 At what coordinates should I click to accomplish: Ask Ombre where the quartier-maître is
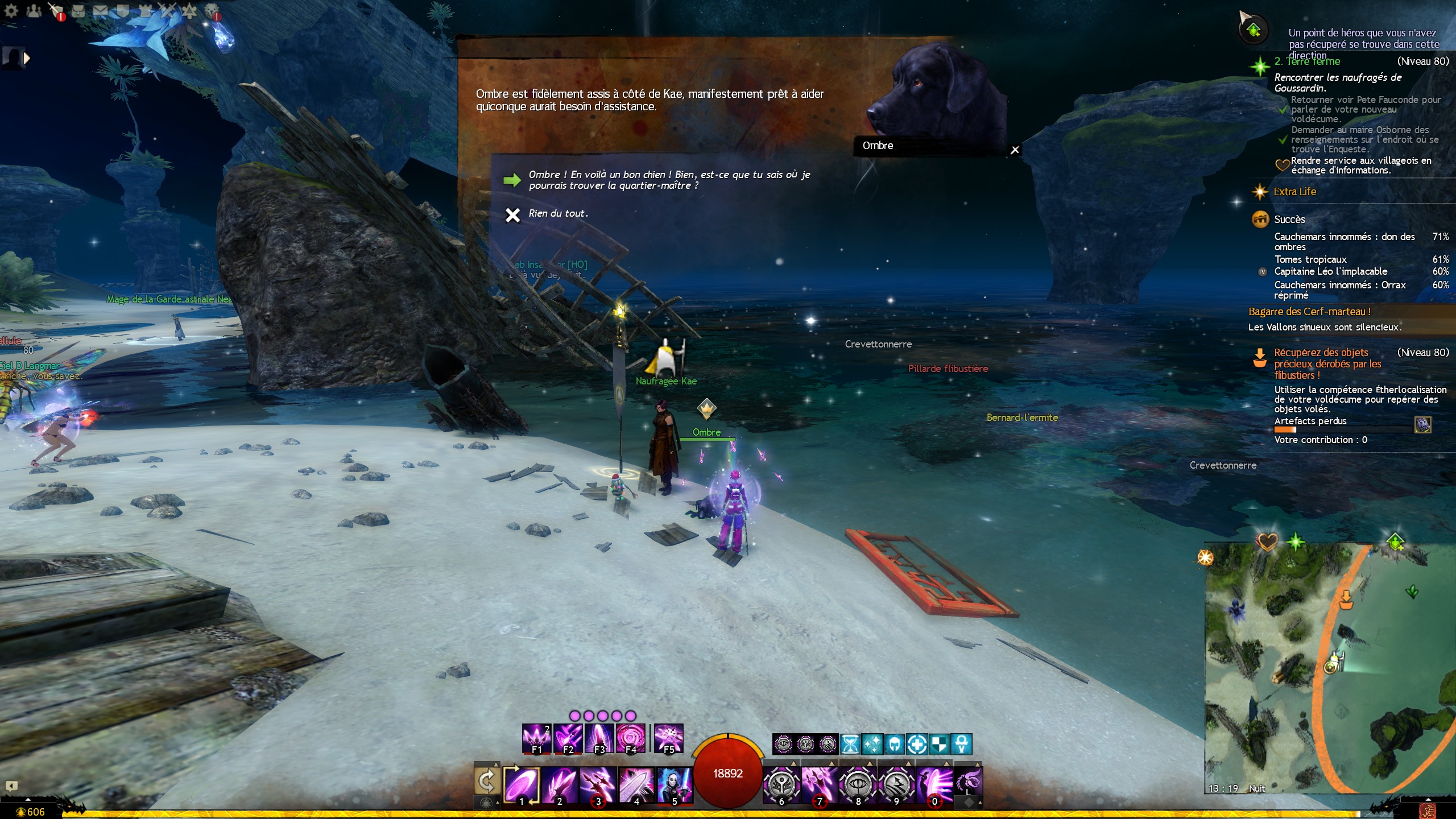pyautogui.click(x=669, y=180)
